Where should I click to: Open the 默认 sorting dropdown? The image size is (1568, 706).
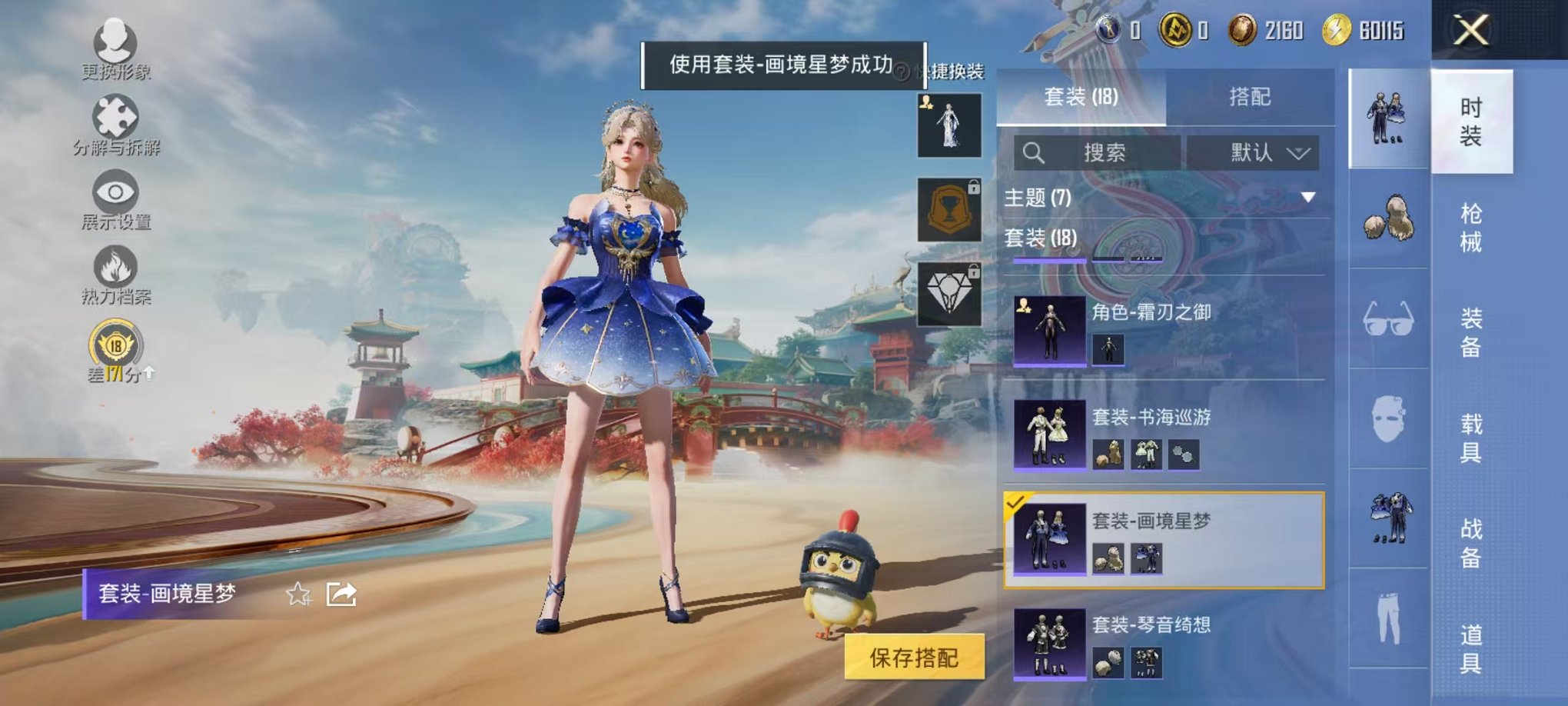[1251, 152]
